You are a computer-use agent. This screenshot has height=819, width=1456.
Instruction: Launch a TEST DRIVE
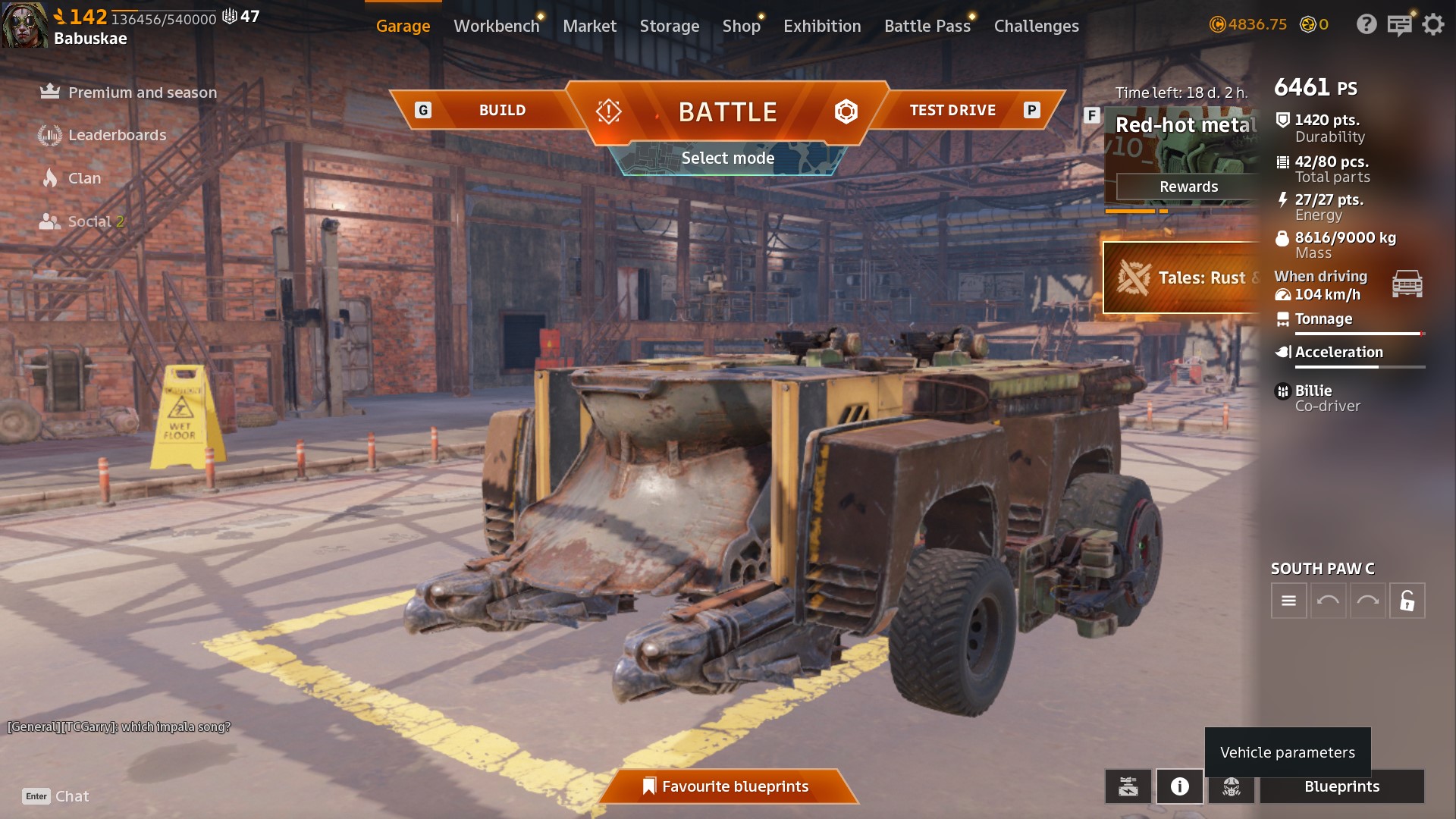point(952,110)
